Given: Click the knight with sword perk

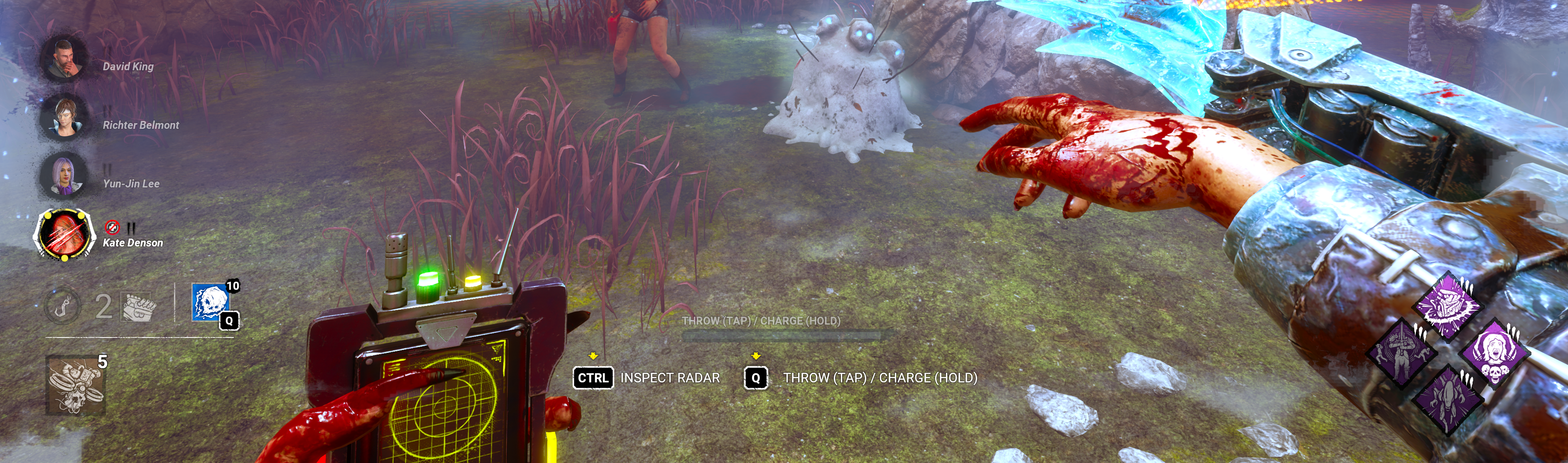Looking at the screenshot, I should [1401, 352].
